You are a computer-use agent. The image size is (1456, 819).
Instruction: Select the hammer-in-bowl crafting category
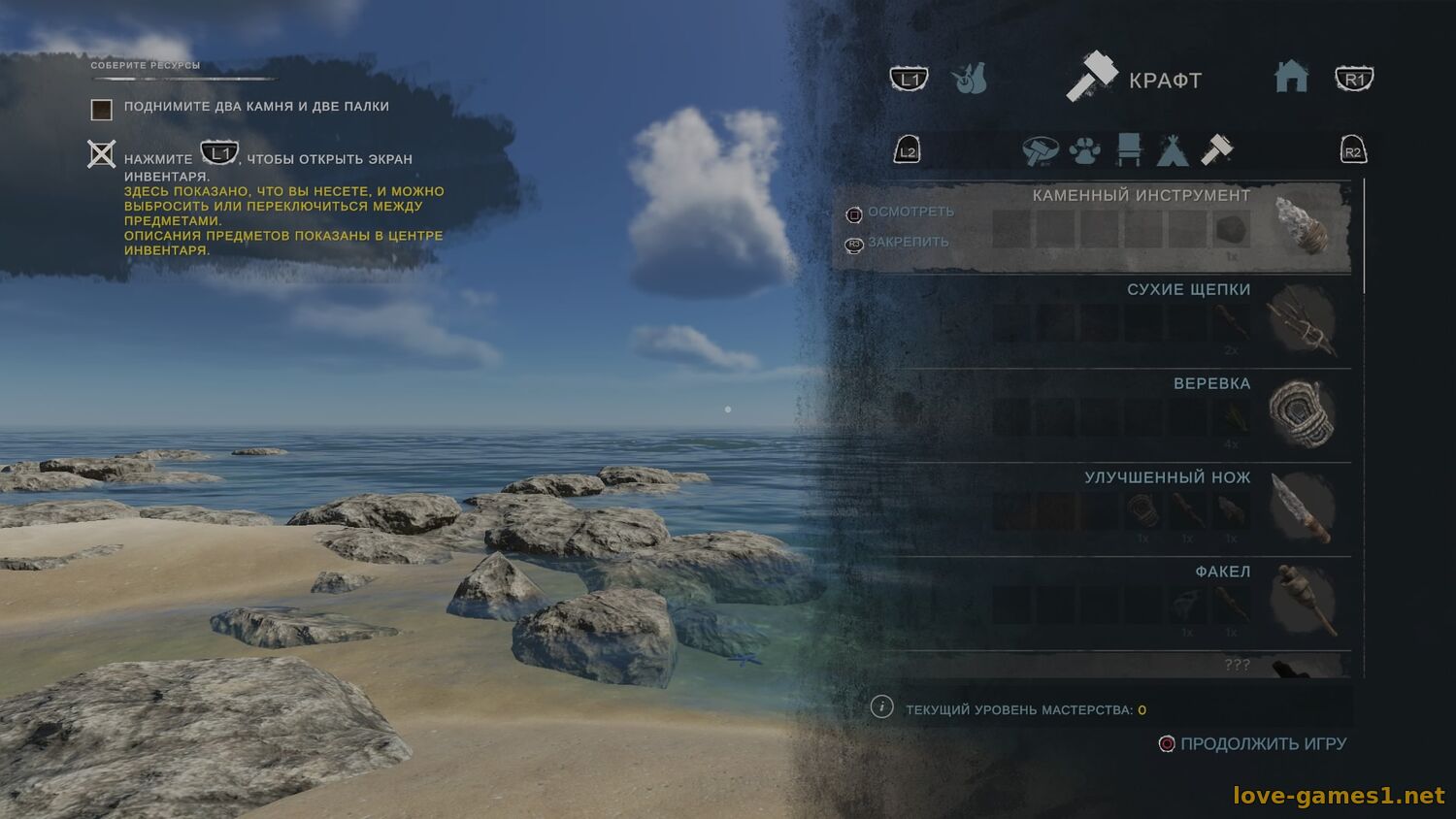(1040, 150)
